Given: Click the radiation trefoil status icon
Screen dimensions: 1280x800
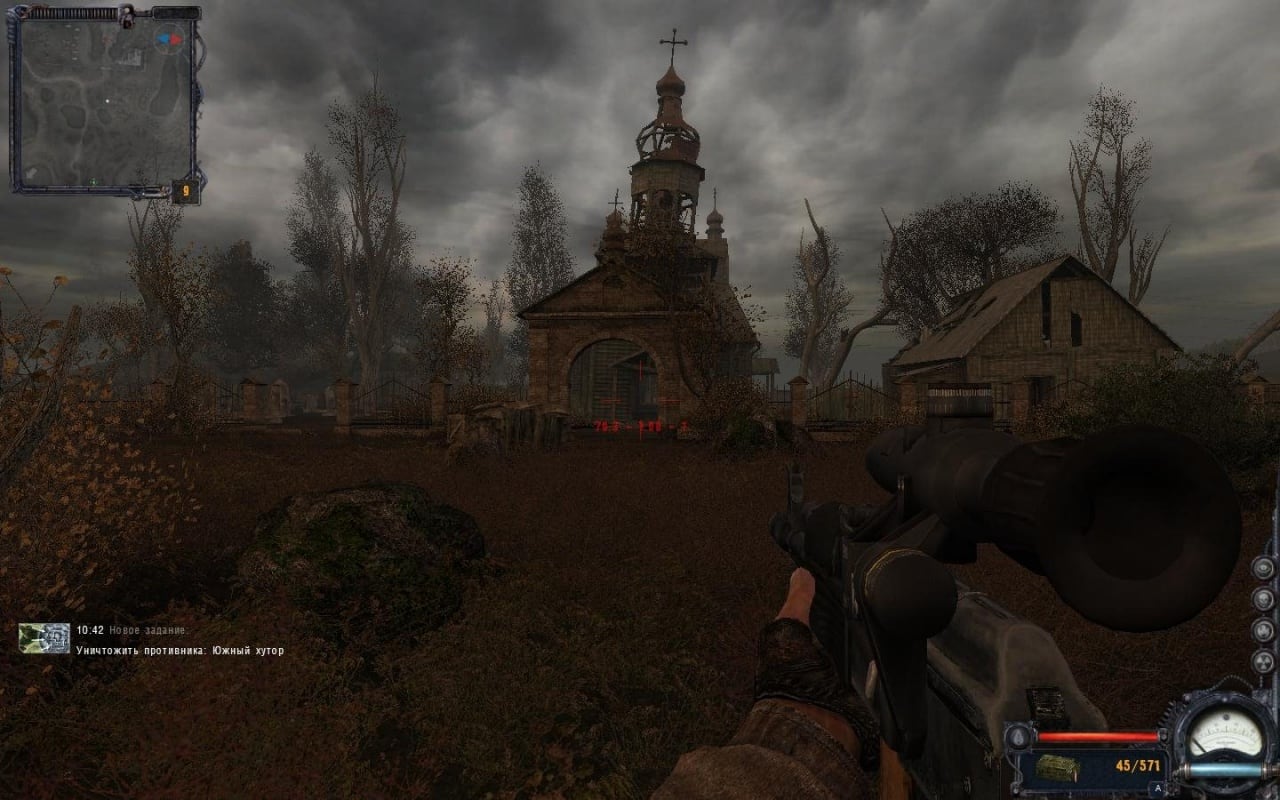Looking at the screenshot, I should click(1263, 663).
